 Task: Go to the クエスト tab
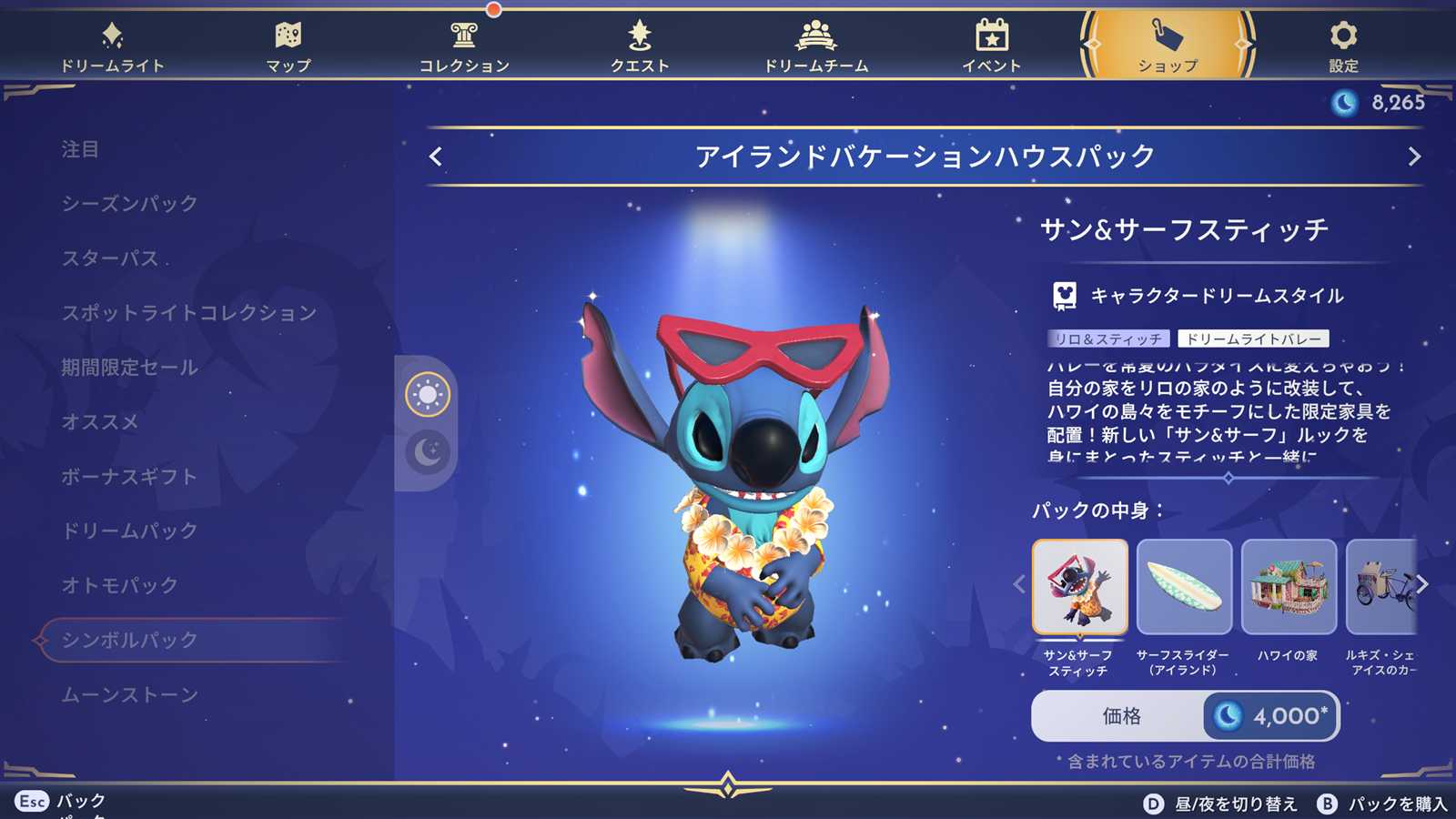pyautogui.click(x=640, y=45)
